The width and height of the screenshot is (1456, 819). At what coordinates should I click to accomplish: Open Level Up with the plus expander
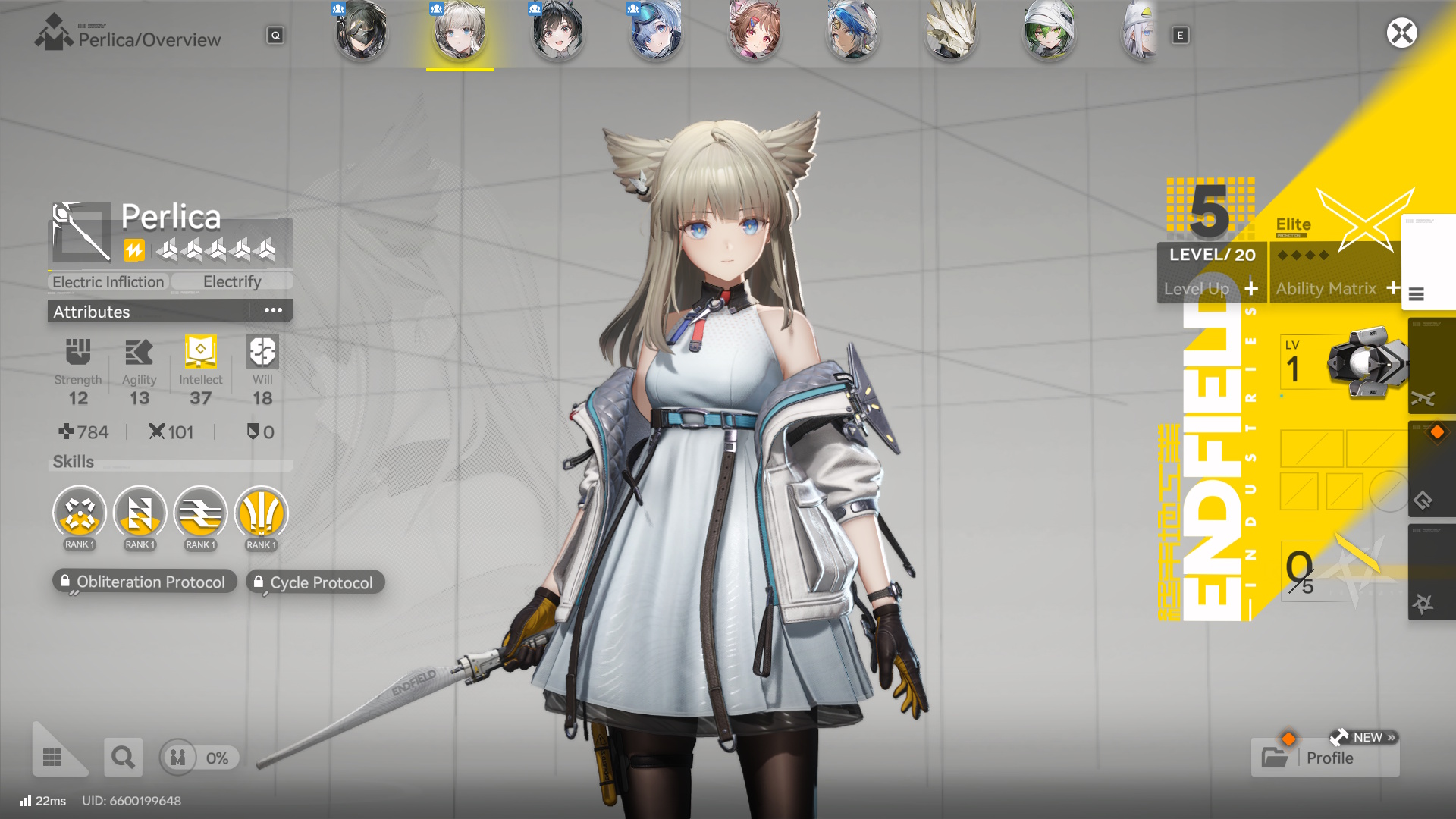pos(1252,289)
